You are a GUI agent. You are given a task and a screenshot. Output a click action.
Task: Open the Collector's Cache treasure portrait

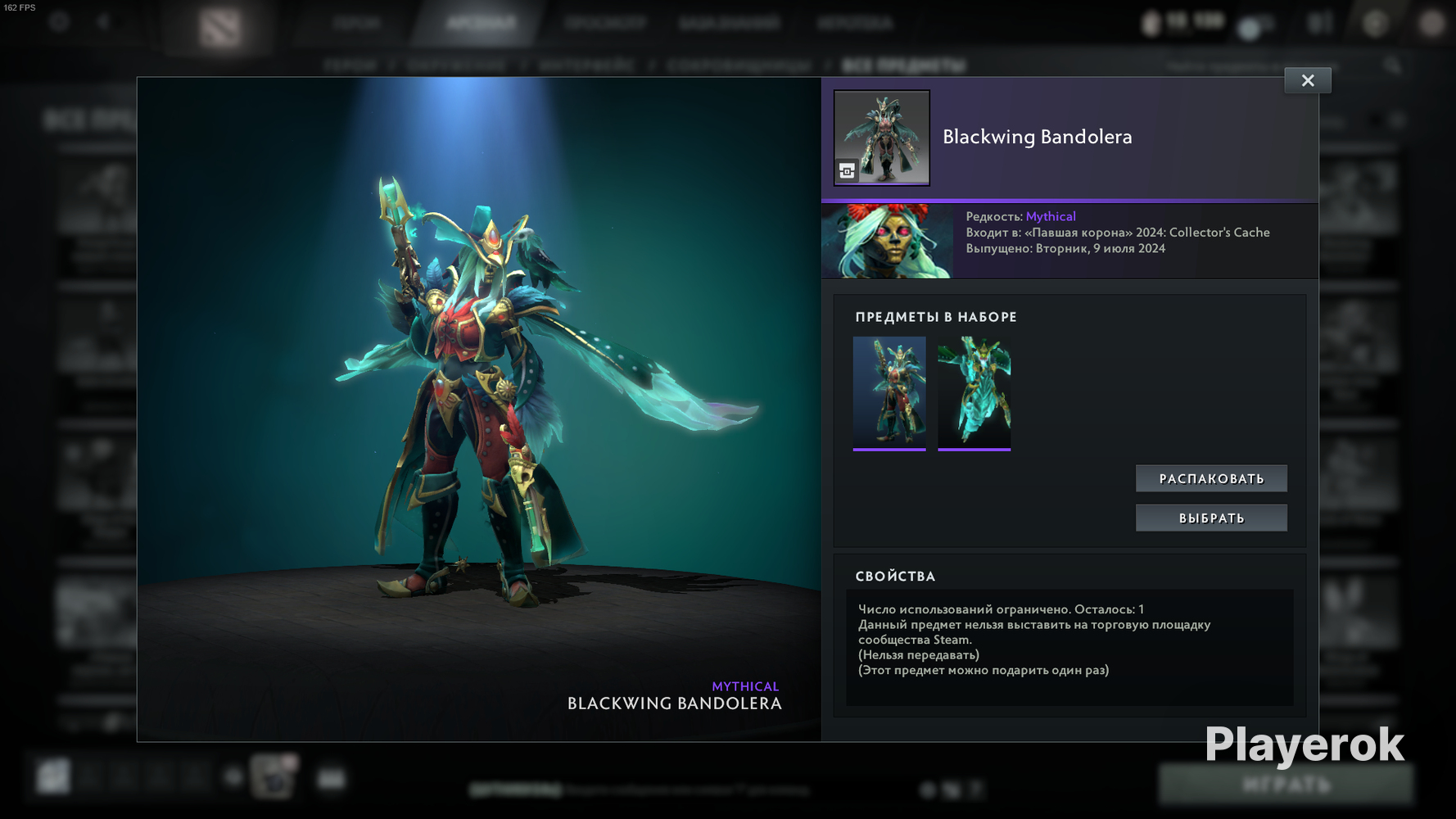887,242
